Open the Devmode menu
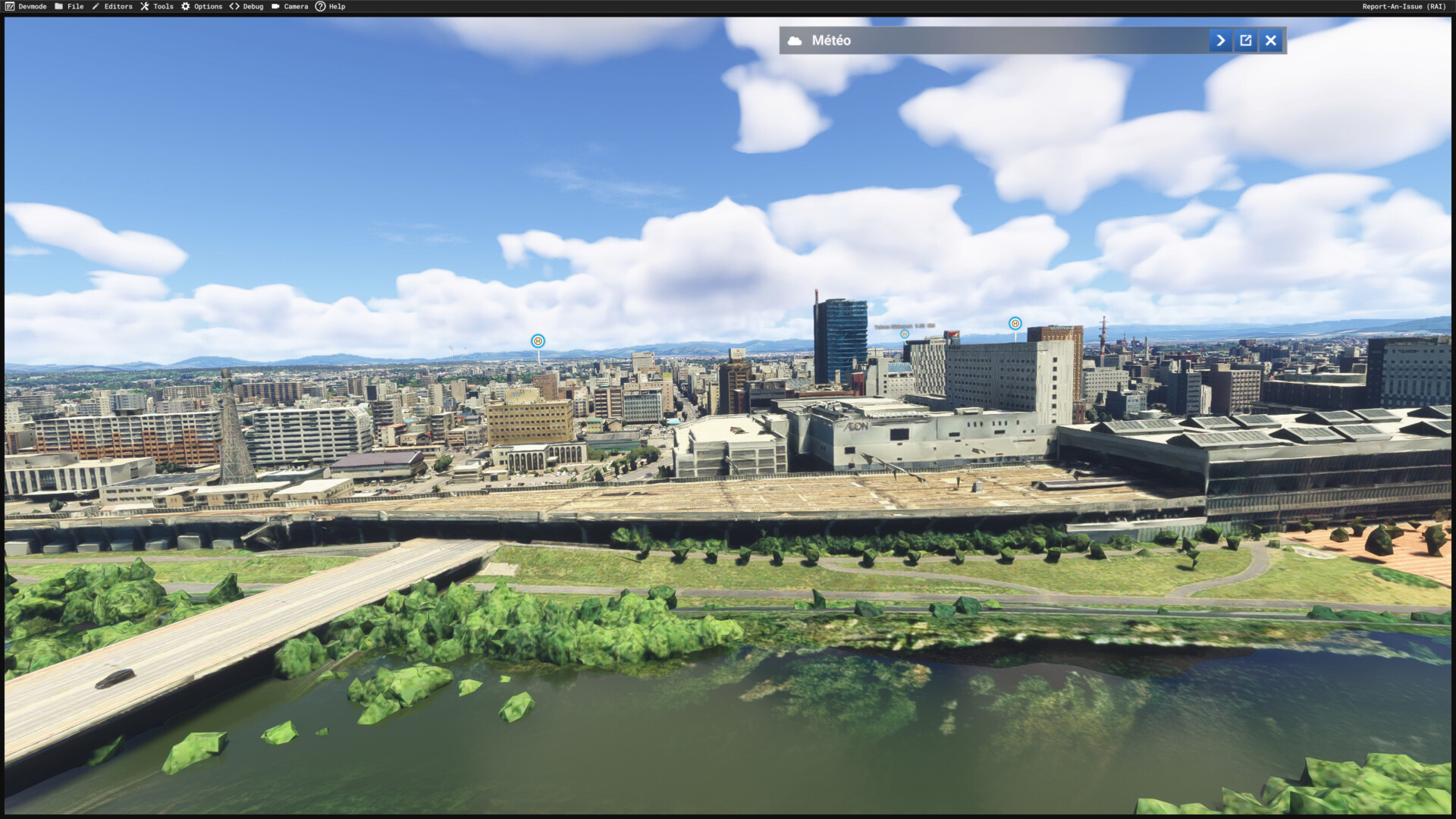The height and width of the screenshot is (819, 1456). [26, 7]
